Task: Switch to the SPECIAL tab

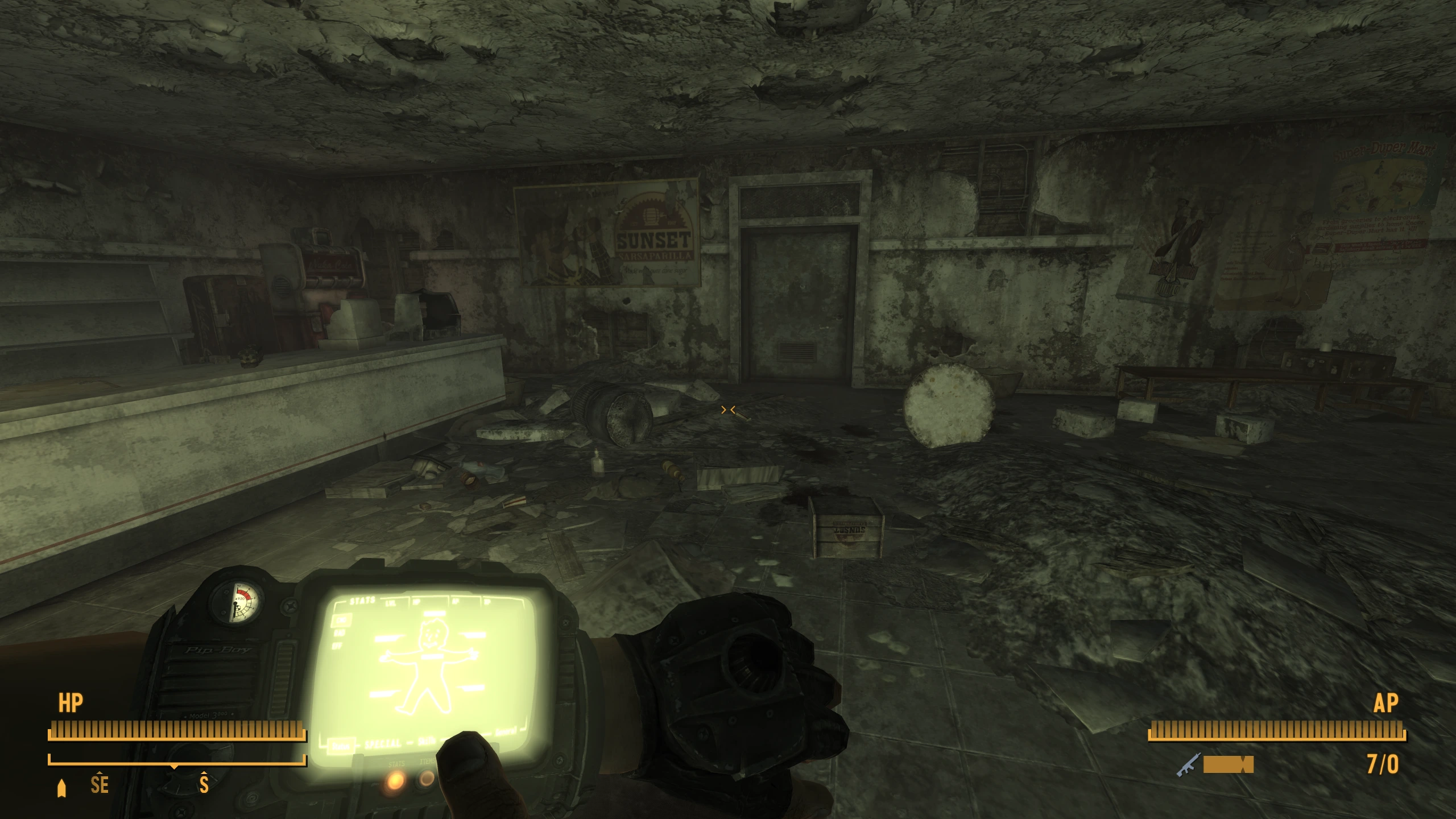Action: [x=383, y=744]
